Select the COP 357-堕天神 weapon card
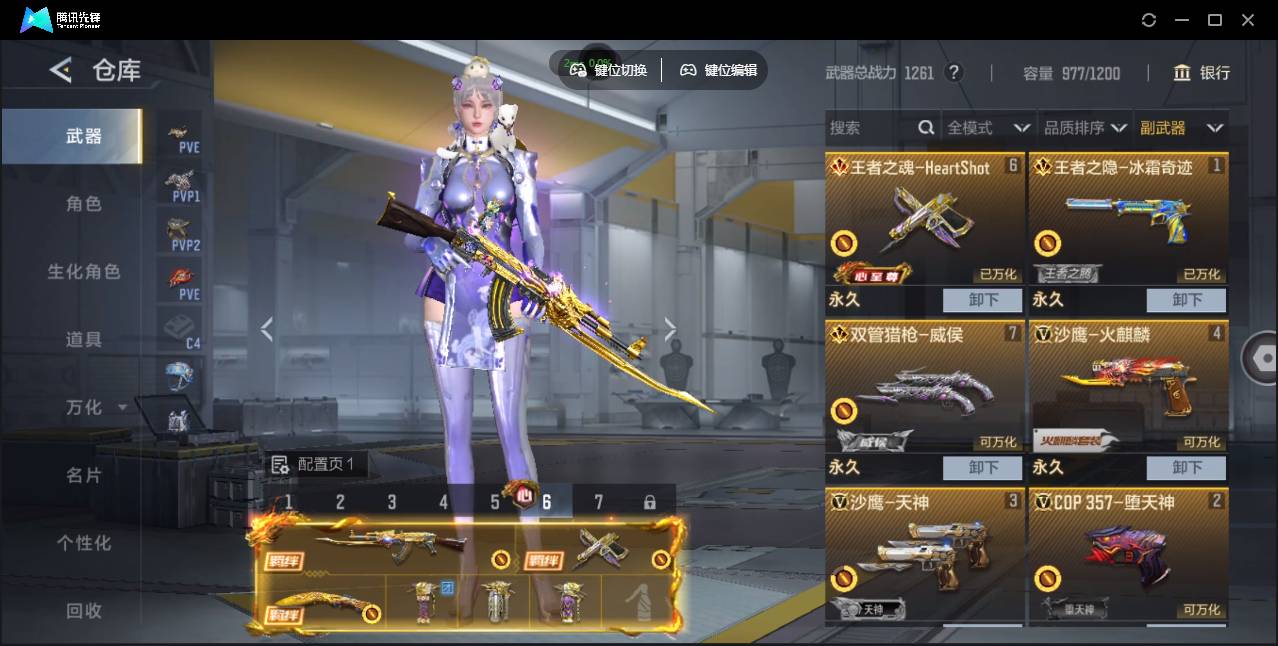 1128,554
